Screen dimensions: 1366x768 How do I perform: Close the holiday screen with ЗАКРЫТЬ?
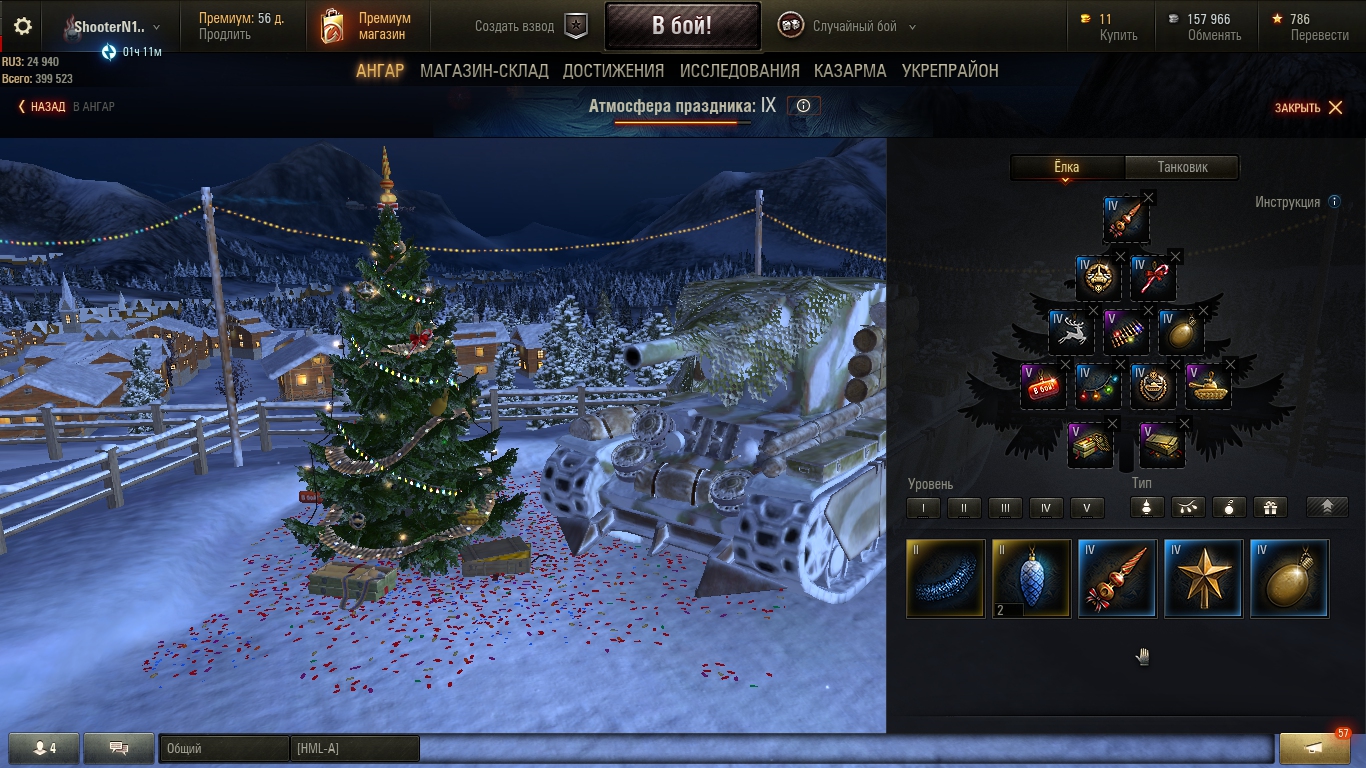pyautogui.click(x=1308, y=108)
